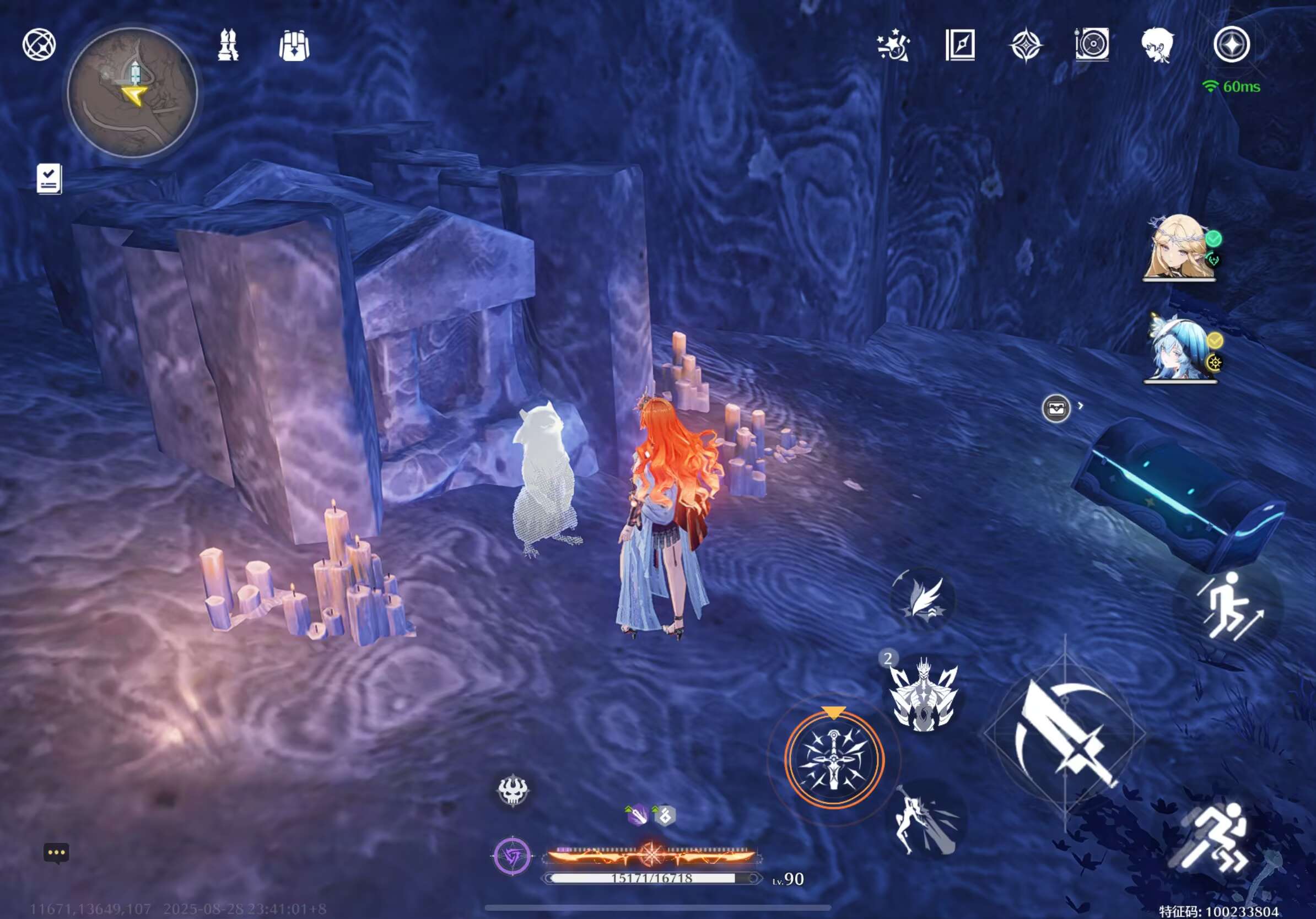Use the basic sword attack button
Screen dimensions: 1316x919
[x=1064, y=733]
